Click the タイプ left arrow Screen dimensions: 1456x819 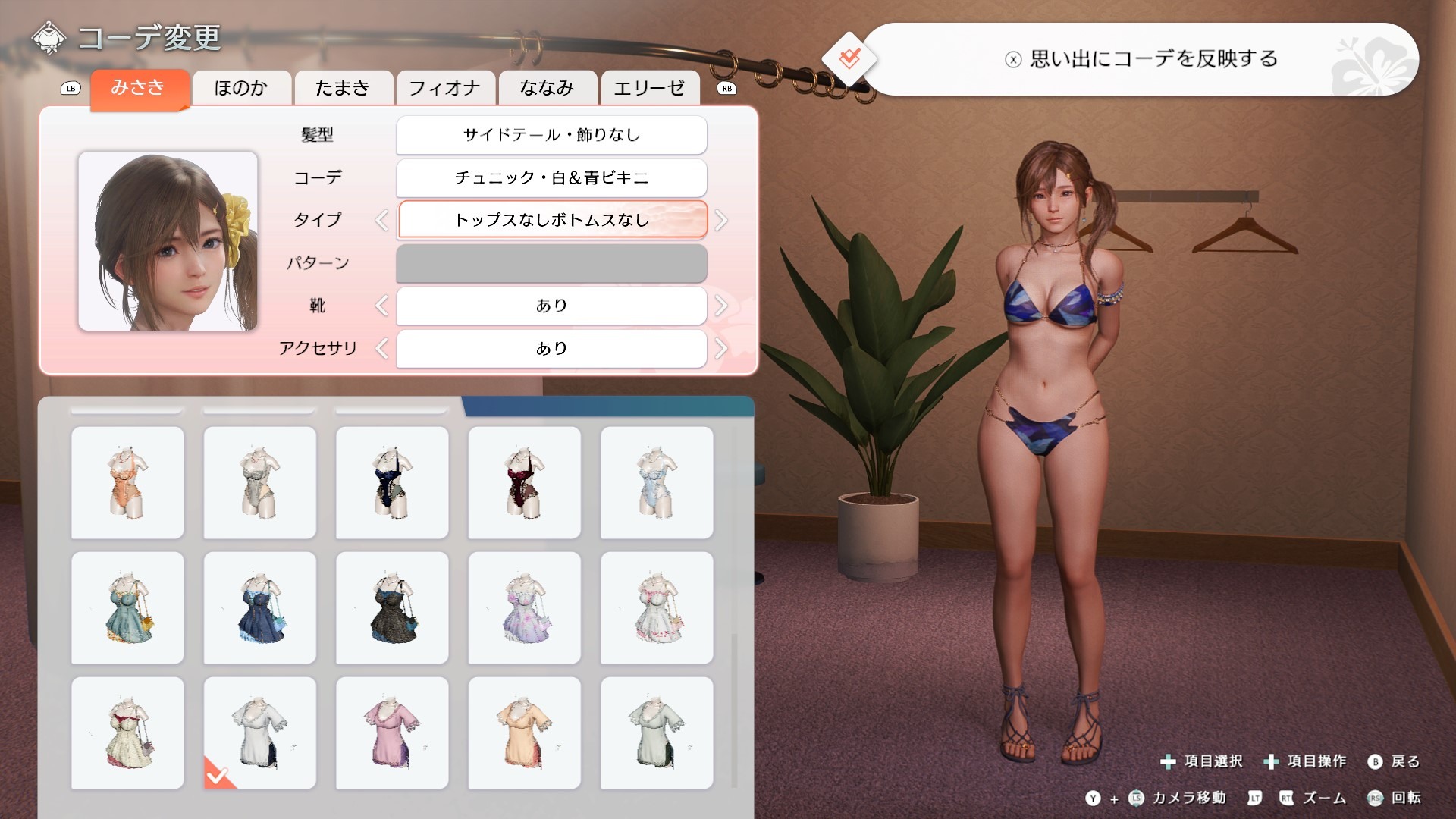[381, 221]
